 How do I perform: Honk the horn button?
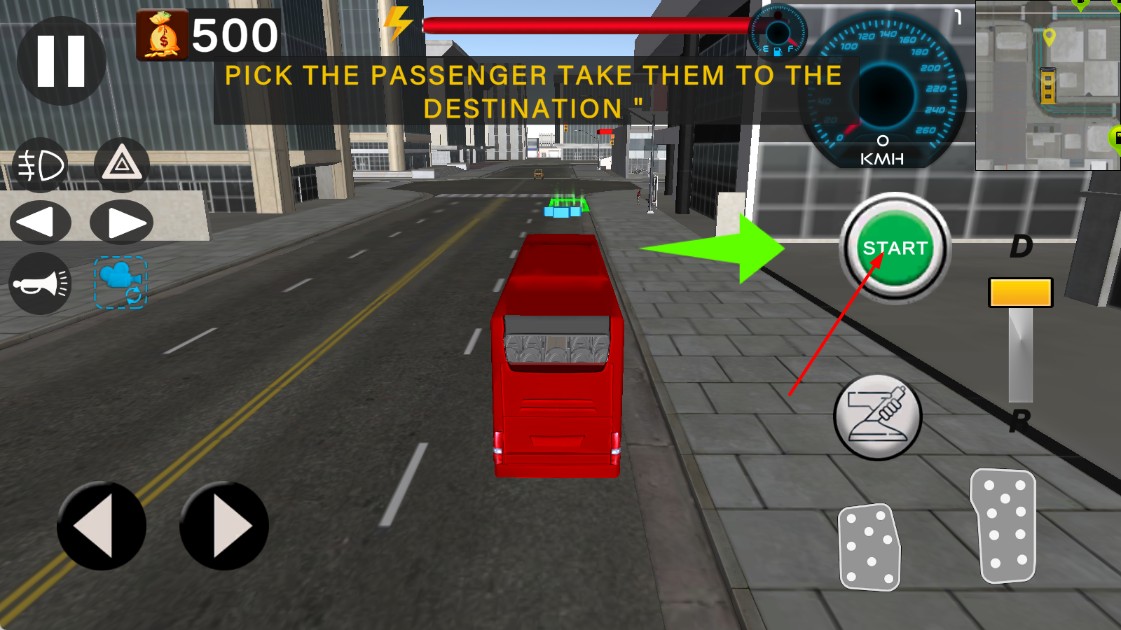click(40, 284)
